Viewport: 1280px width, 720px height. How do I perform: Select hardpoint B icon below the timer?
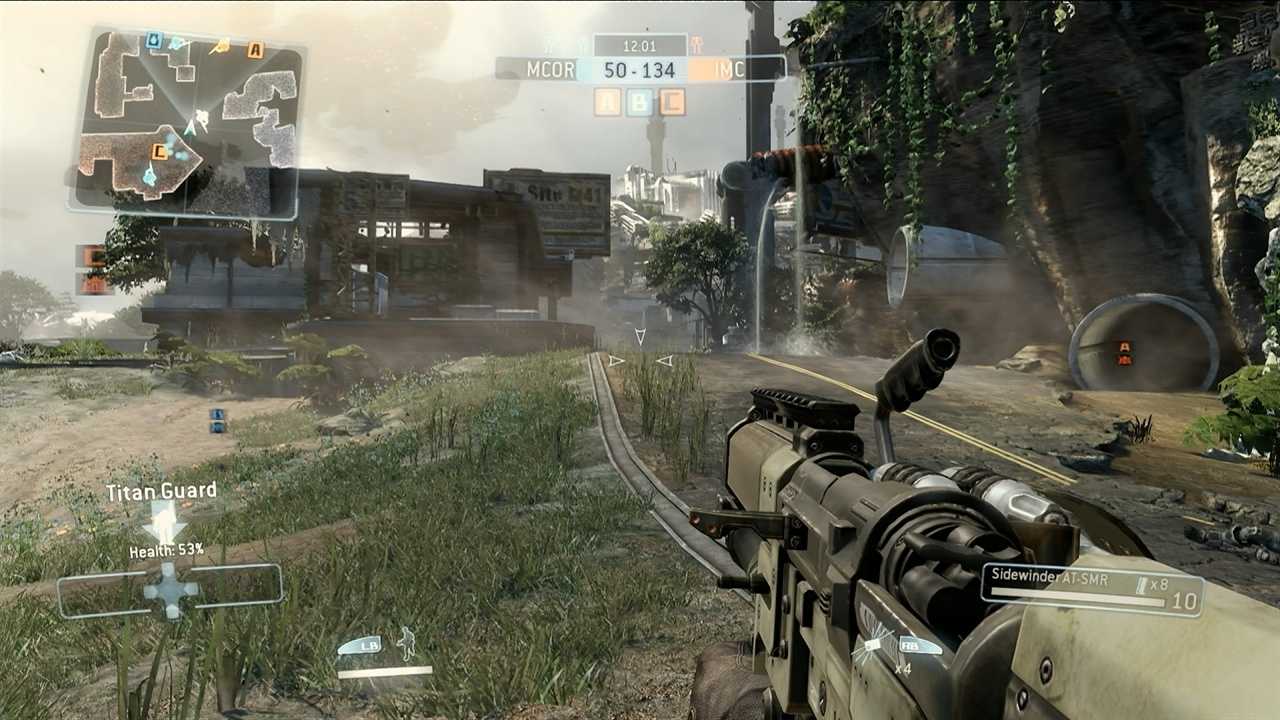click(x=640, y=100)
